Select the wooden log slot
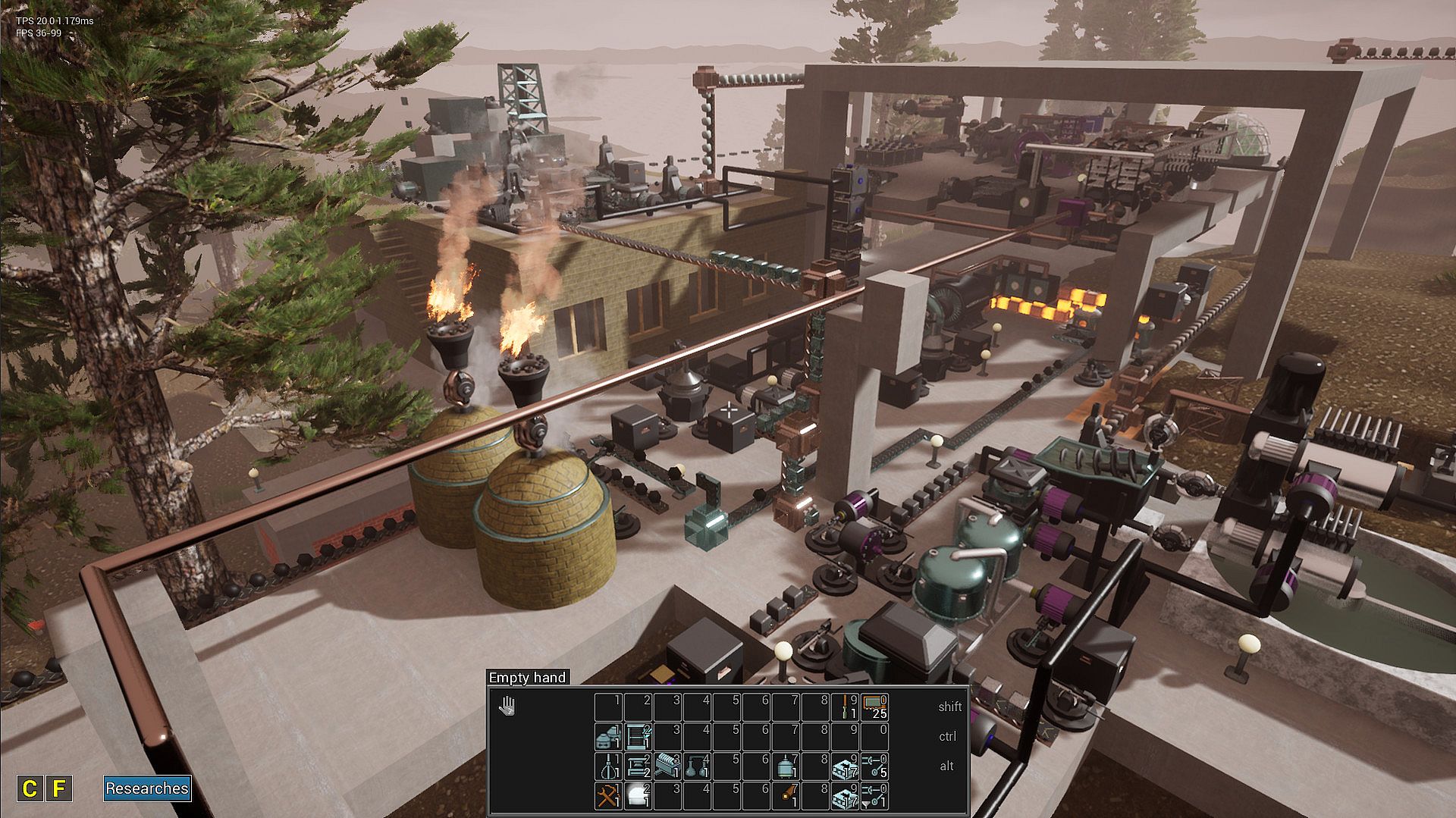1456x818 pixels. (x=786, y=796)
